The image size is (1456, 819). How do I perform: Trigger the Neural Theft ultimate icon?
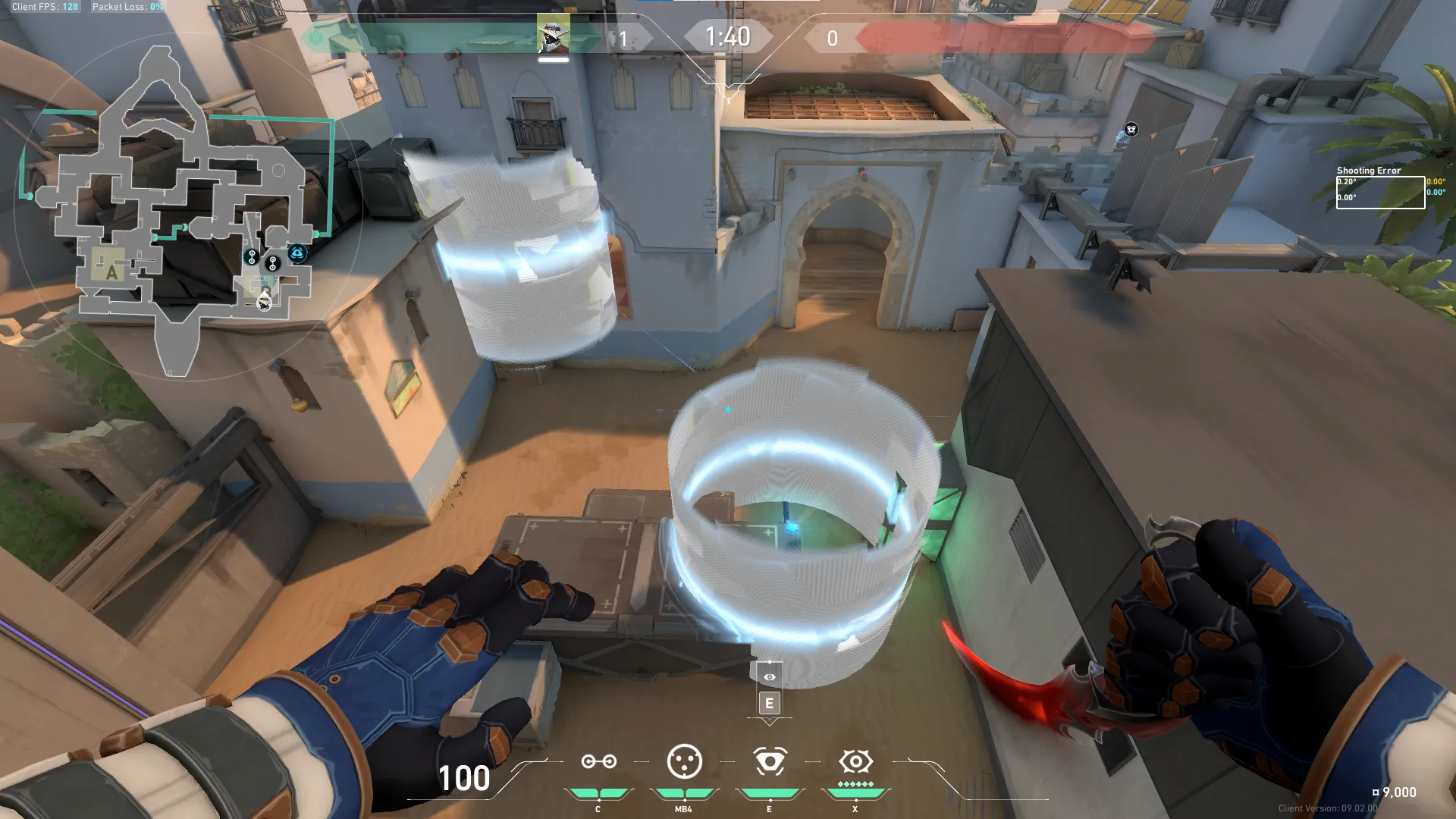pos(855,761)
